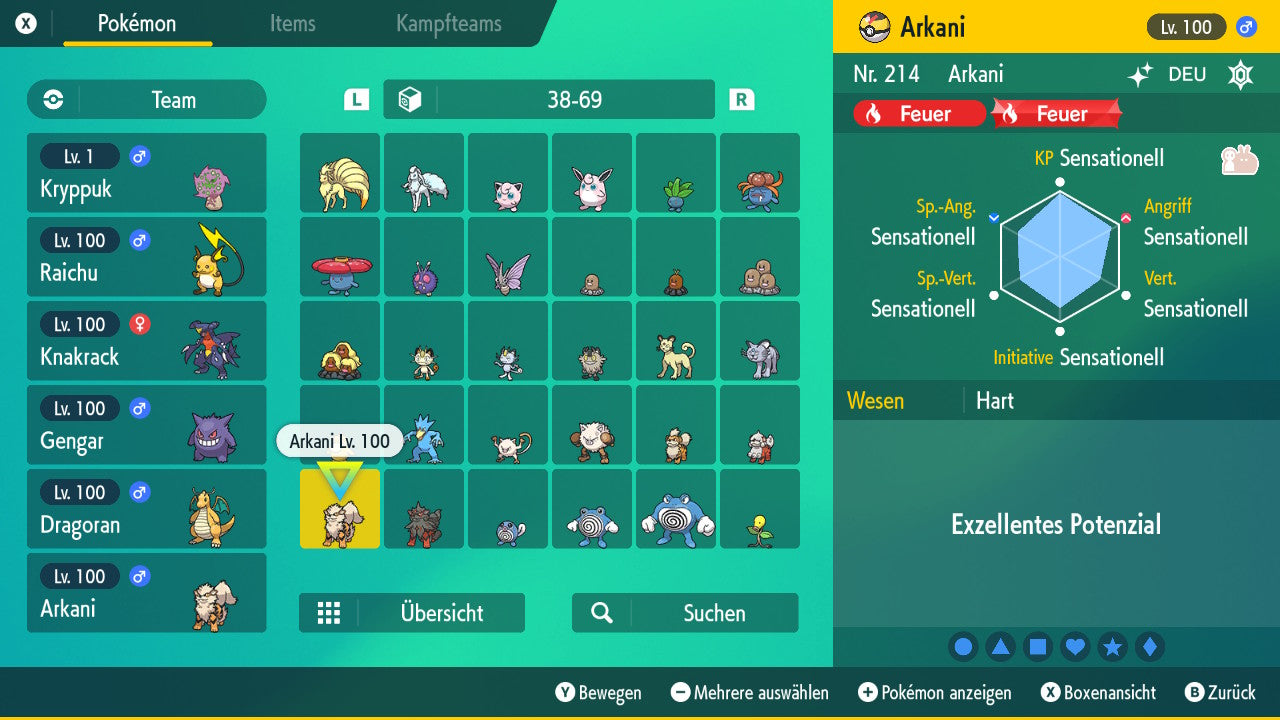1280x720 pixels.
Task: Toggle the star marking for Arkani
Action: pos(1113,647)
